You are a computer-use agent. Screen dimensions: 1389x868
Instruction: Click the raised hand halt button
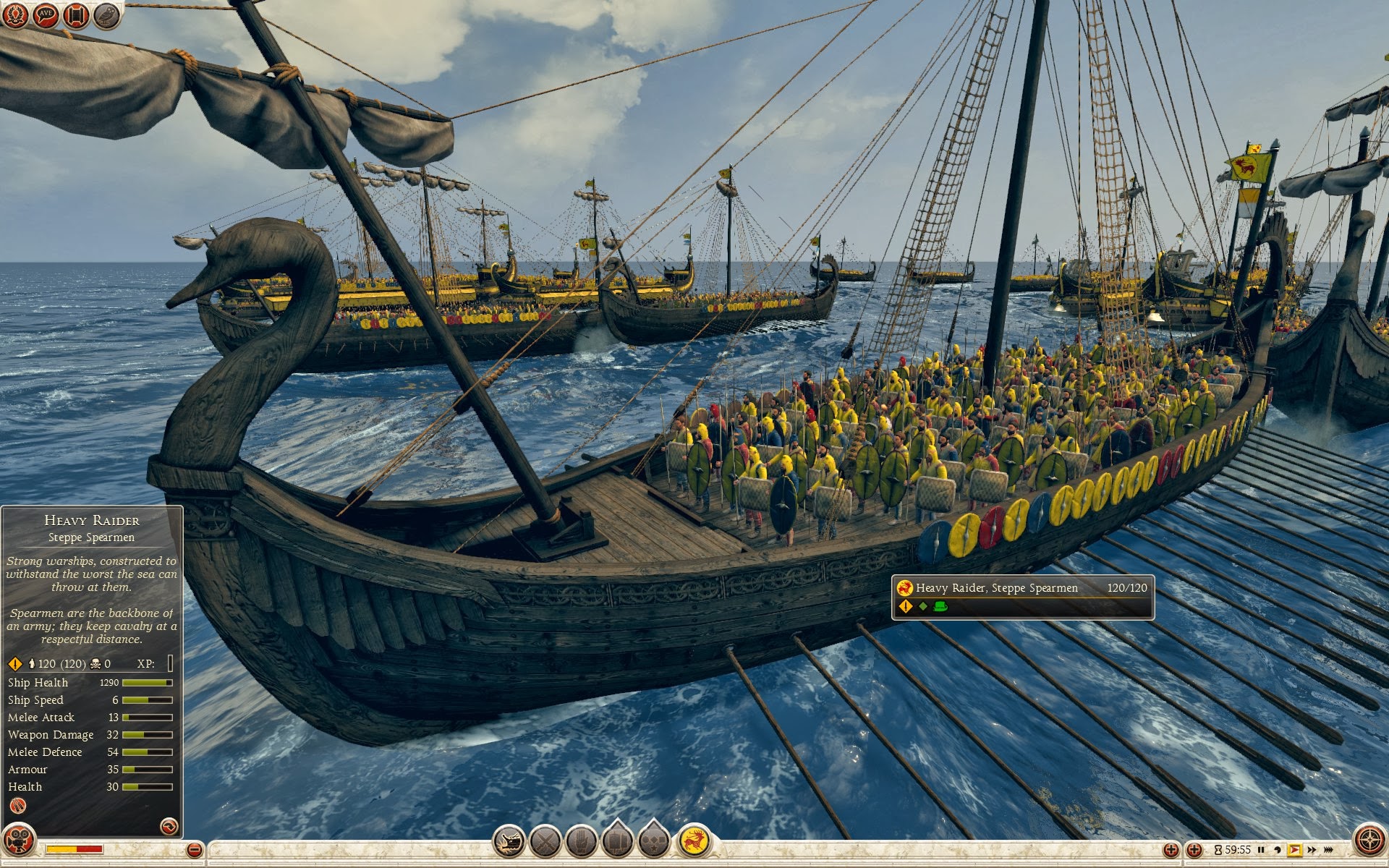point(581,842)
